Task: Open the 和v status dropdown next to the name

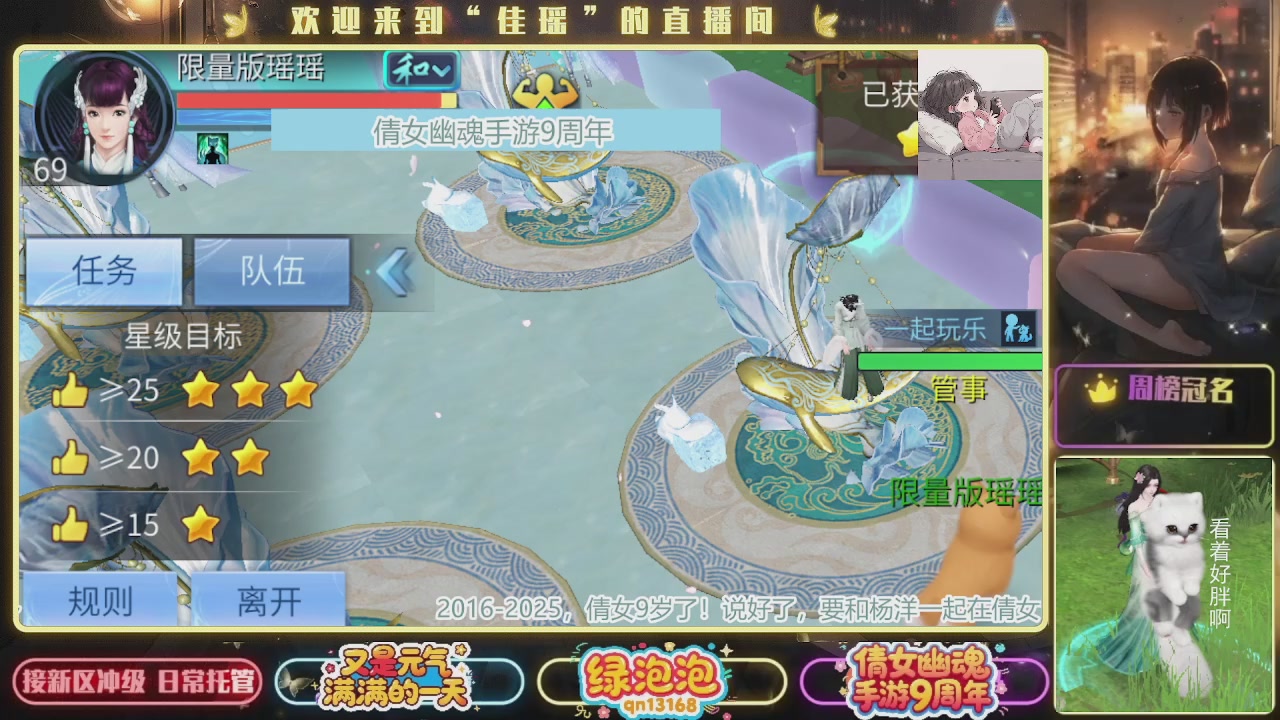Action: pos(418,70)
